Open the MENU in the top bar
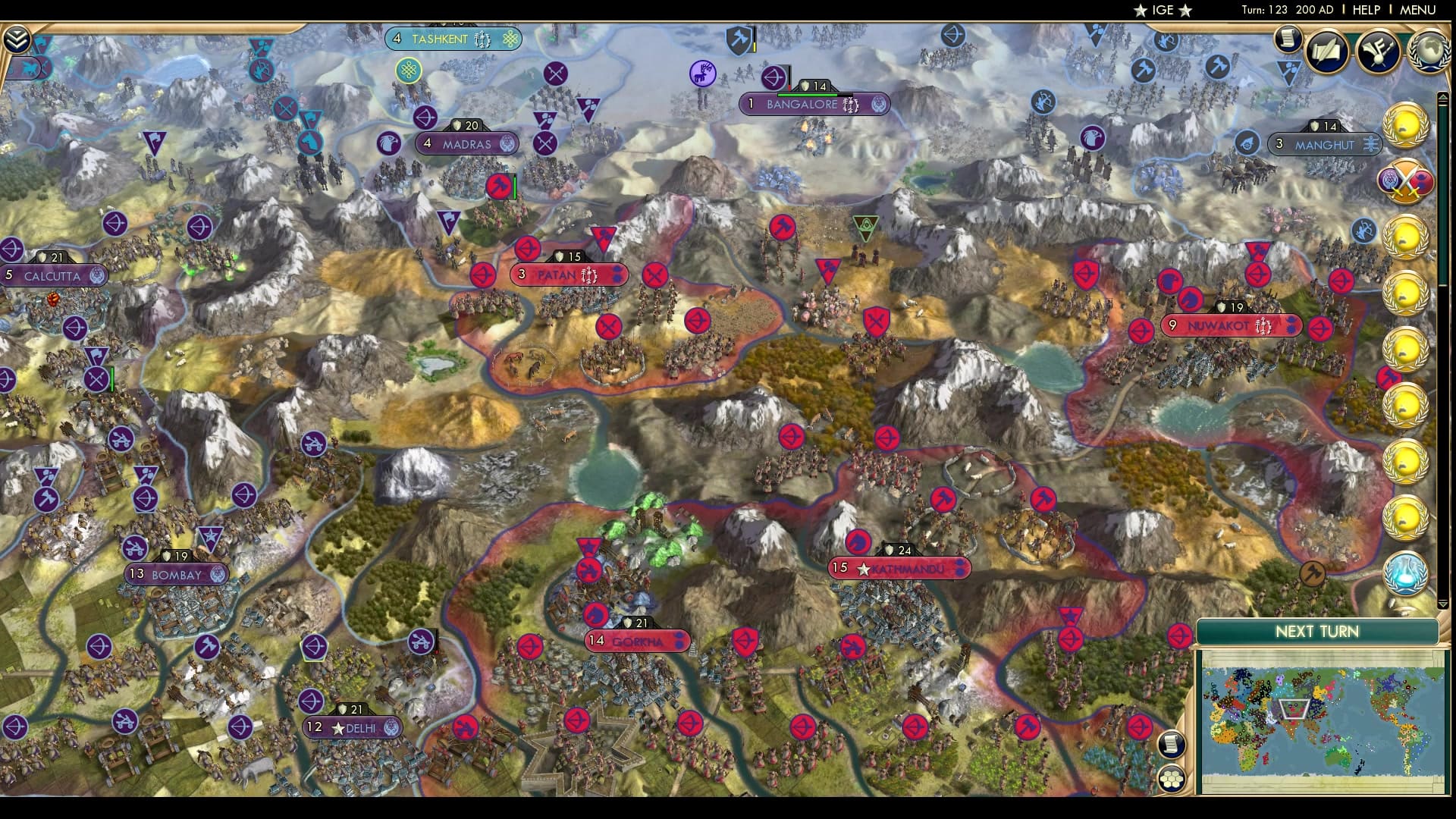This screenshot has width=1456, height=819. tap(1417, 10)
